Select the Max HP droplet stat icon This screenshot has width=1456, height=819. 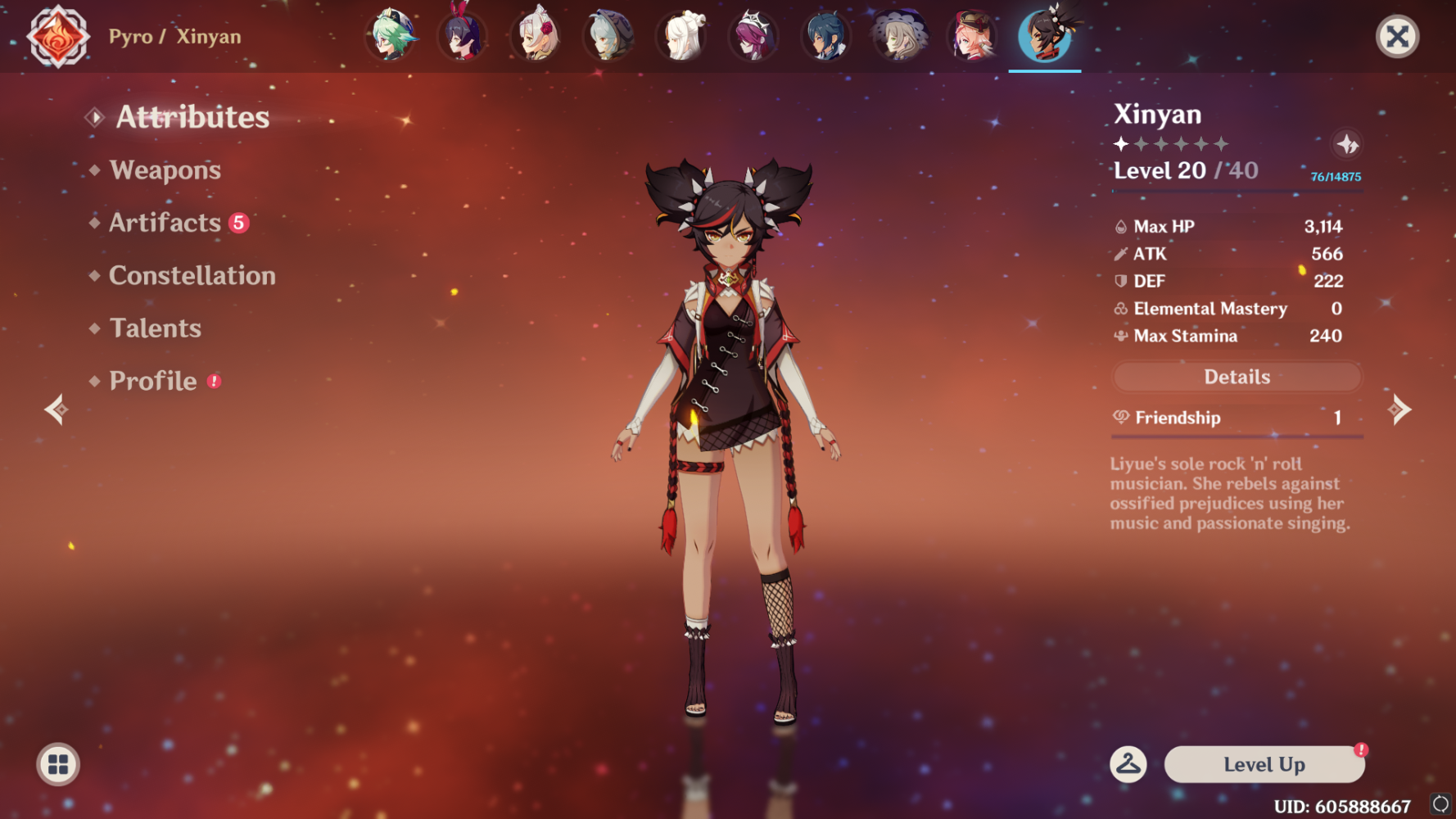[x=1121, y=226]
